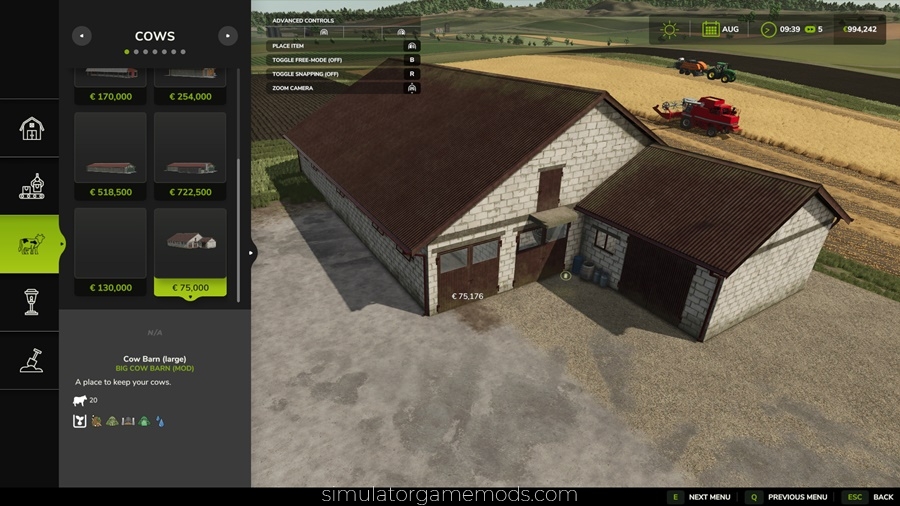Pick the €130,000 building tile

coord(110,252)
